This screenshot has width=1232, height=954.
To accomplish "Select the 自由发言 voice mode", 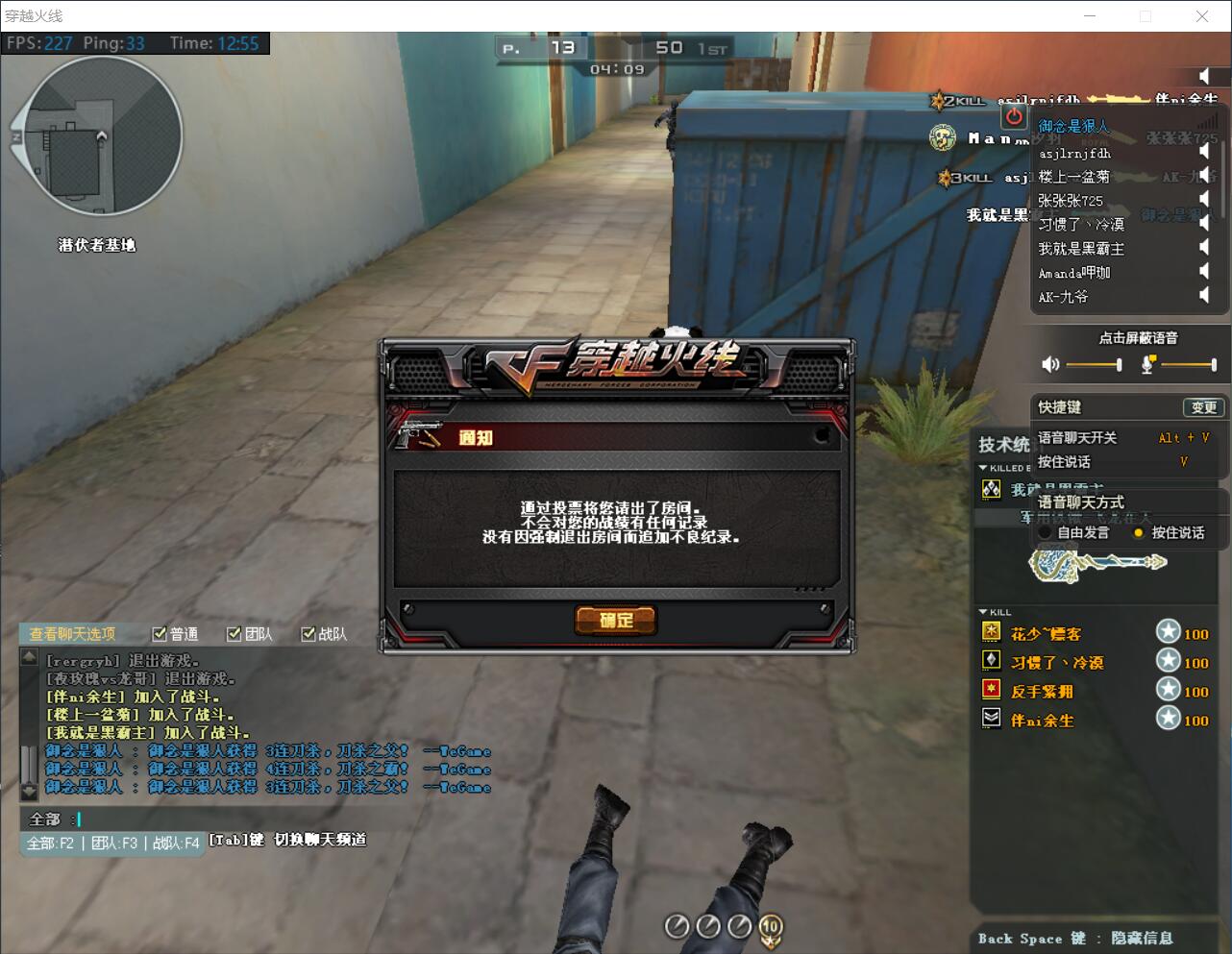I will click(1046, 532).
